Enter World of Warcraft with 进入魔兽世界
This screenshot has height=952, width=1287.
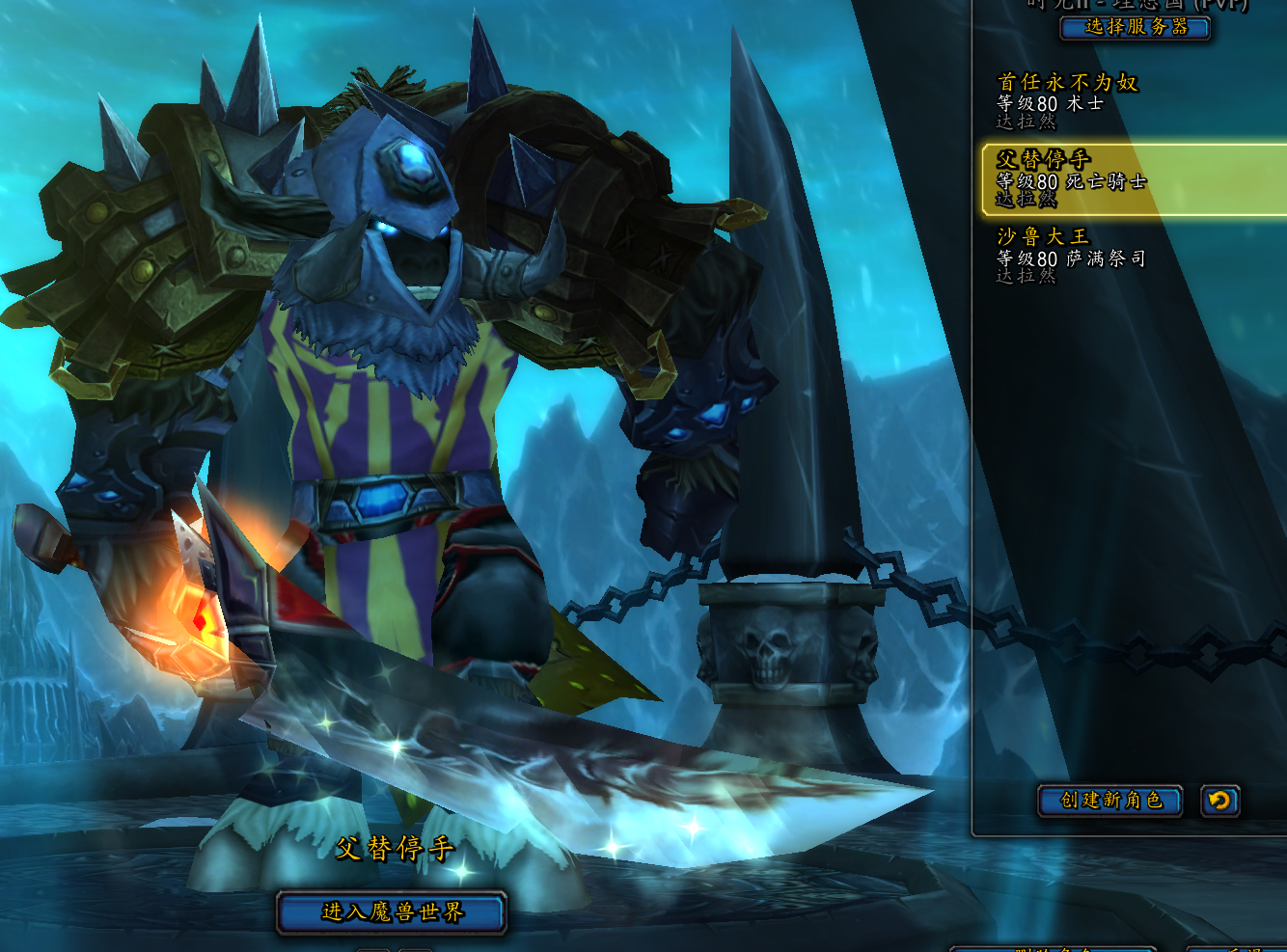tap(392, 912)
